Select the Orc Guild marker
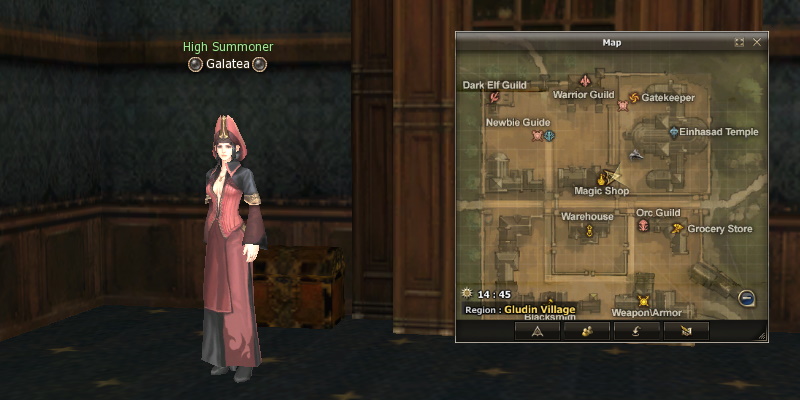The image size is (800, 400). [x=643, y=227]
